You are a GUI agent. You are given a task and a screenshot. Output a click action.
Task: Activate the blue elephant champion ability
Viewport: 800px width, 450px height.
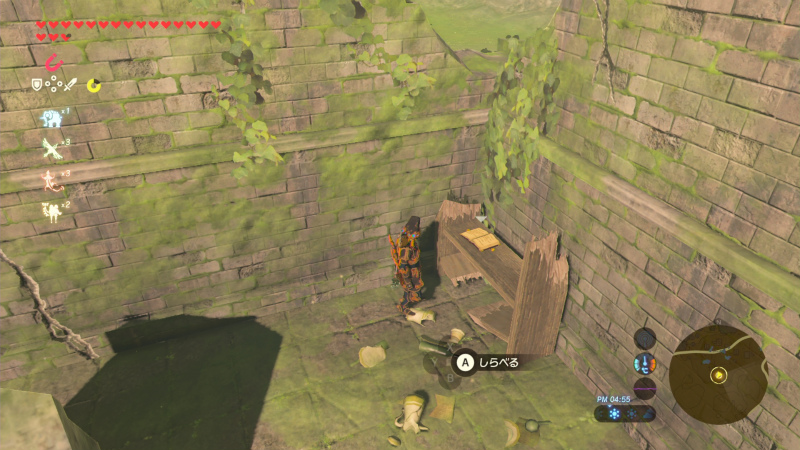click(50, 119)
